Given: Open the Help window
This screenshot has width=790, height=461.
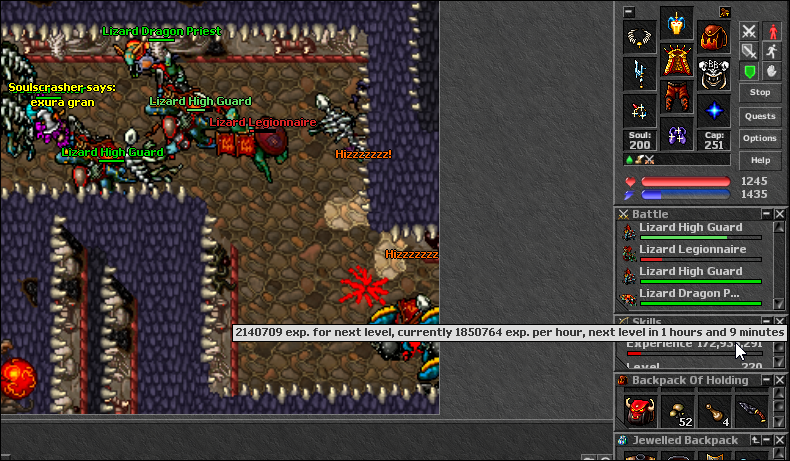Looking at the screenshot, I should click(x=760, y=160).
